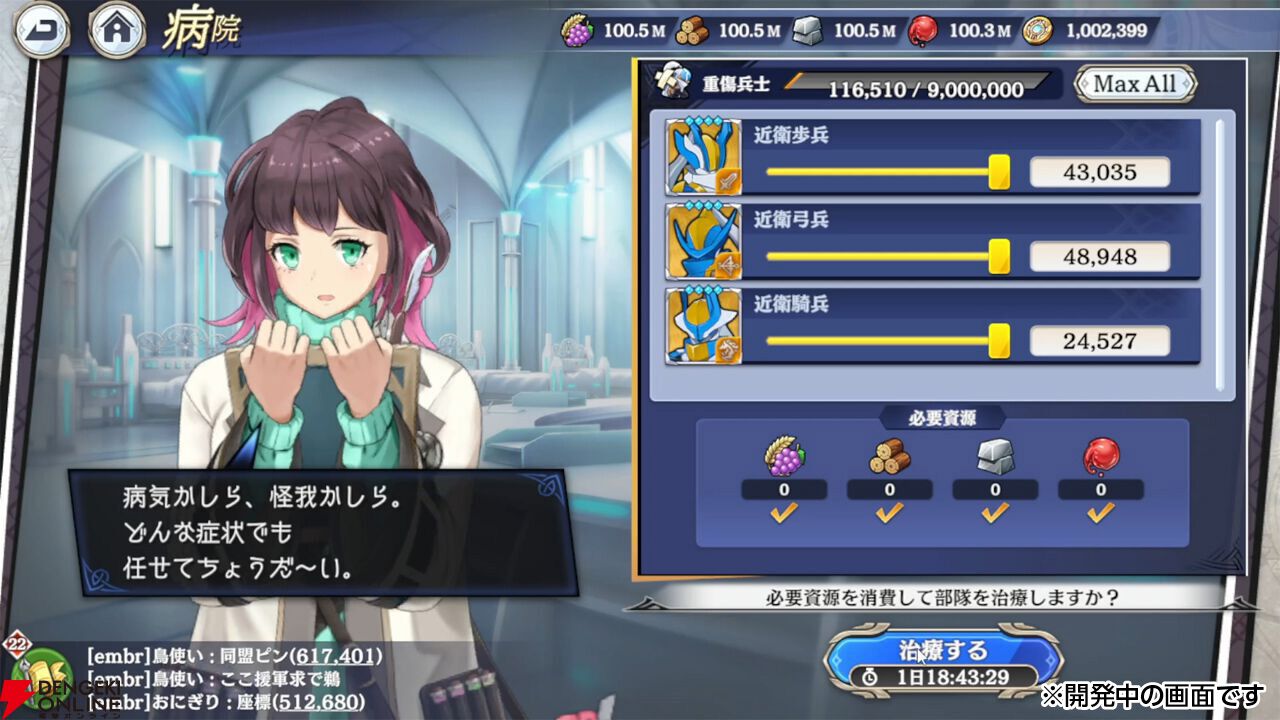Click the 43,035 quantity input field
Viewport: 1280px width, 720px height.
(x=1100, y=172)
